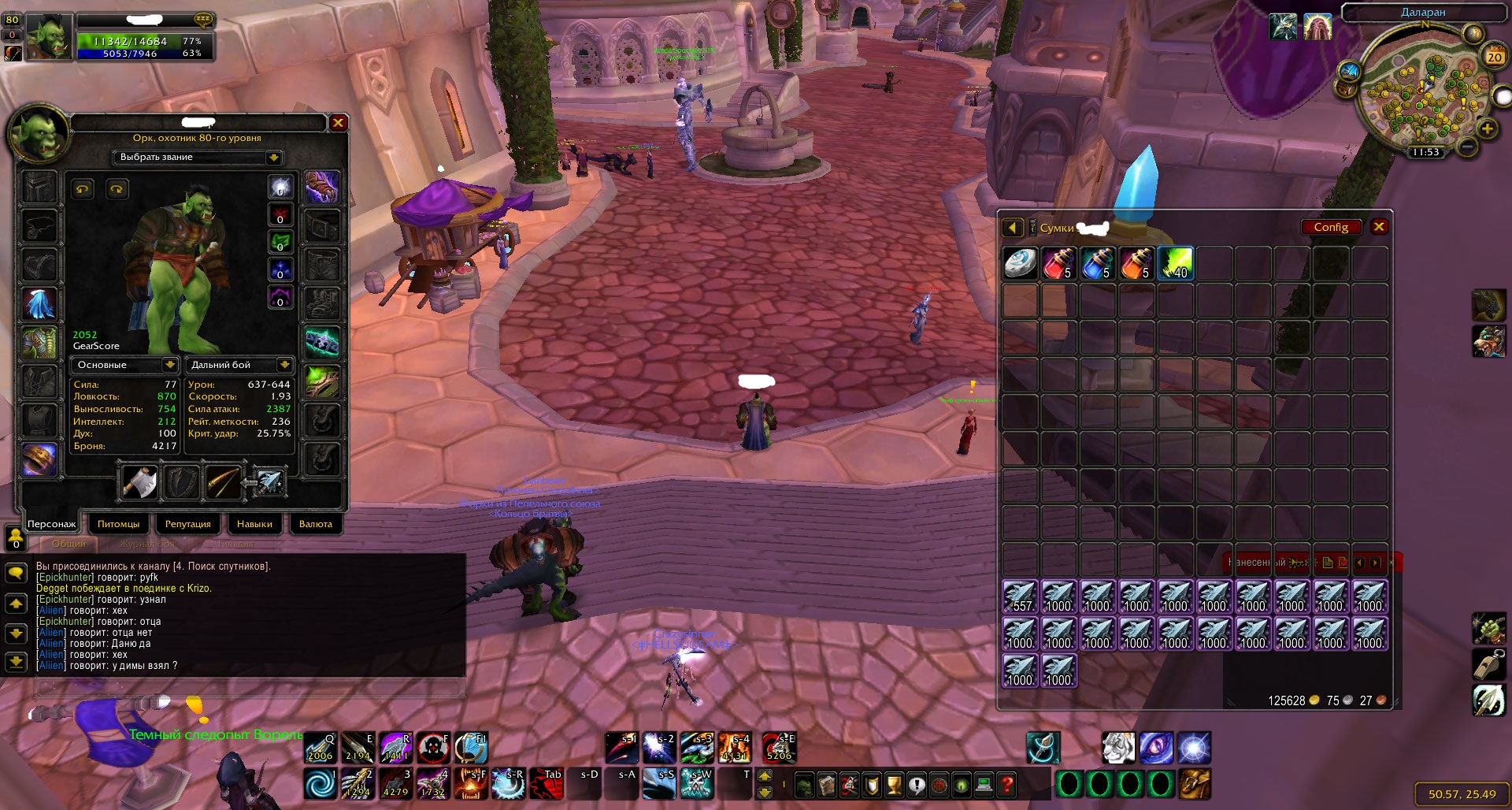Select the arrow stack of 557
The width and height of the screenshot is (1512, 810).
[1020, 597]
